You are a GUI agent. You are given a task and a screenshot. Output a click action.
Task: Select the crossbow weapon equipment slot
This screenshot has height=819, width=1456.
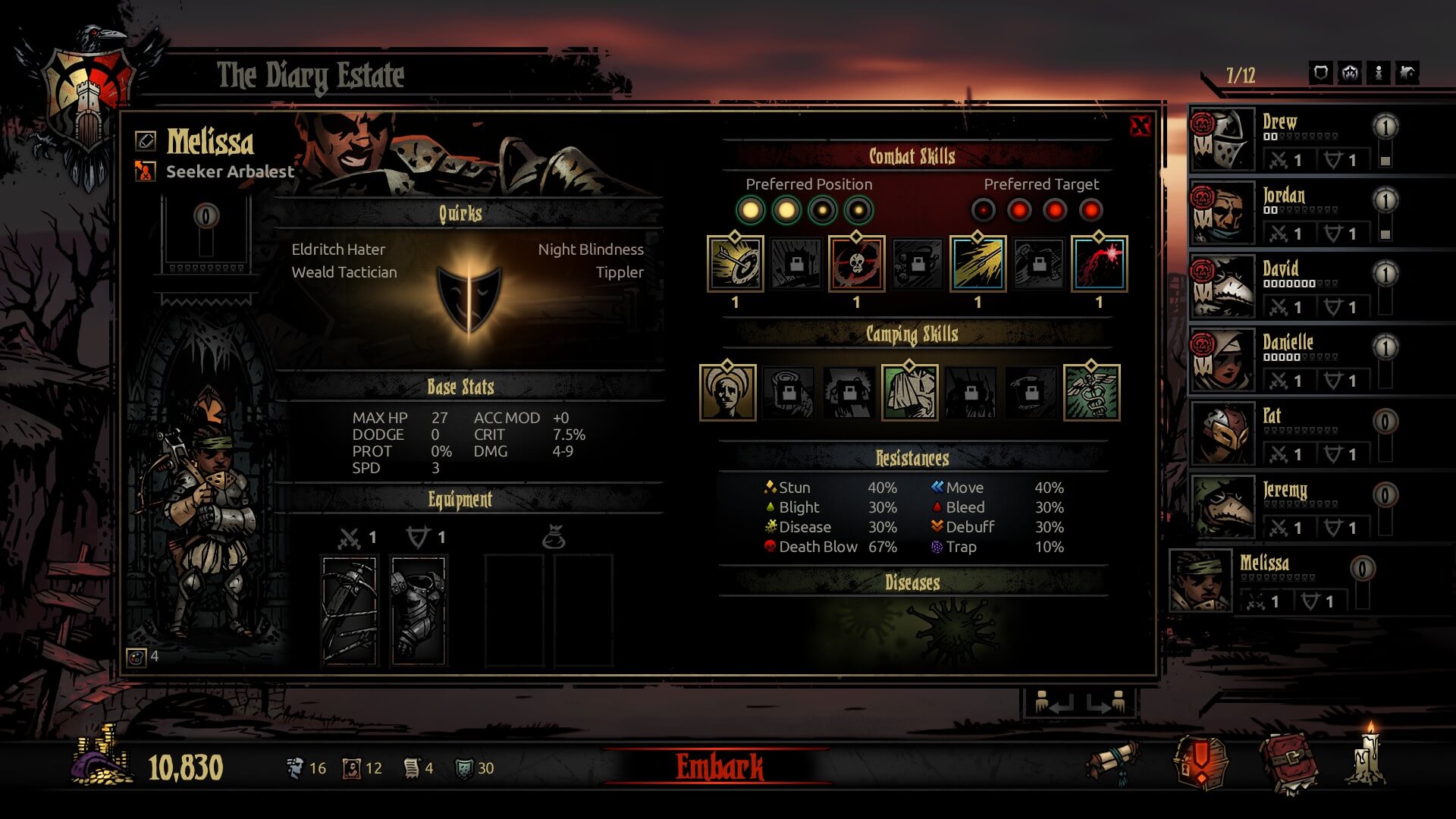click(350, 610)
